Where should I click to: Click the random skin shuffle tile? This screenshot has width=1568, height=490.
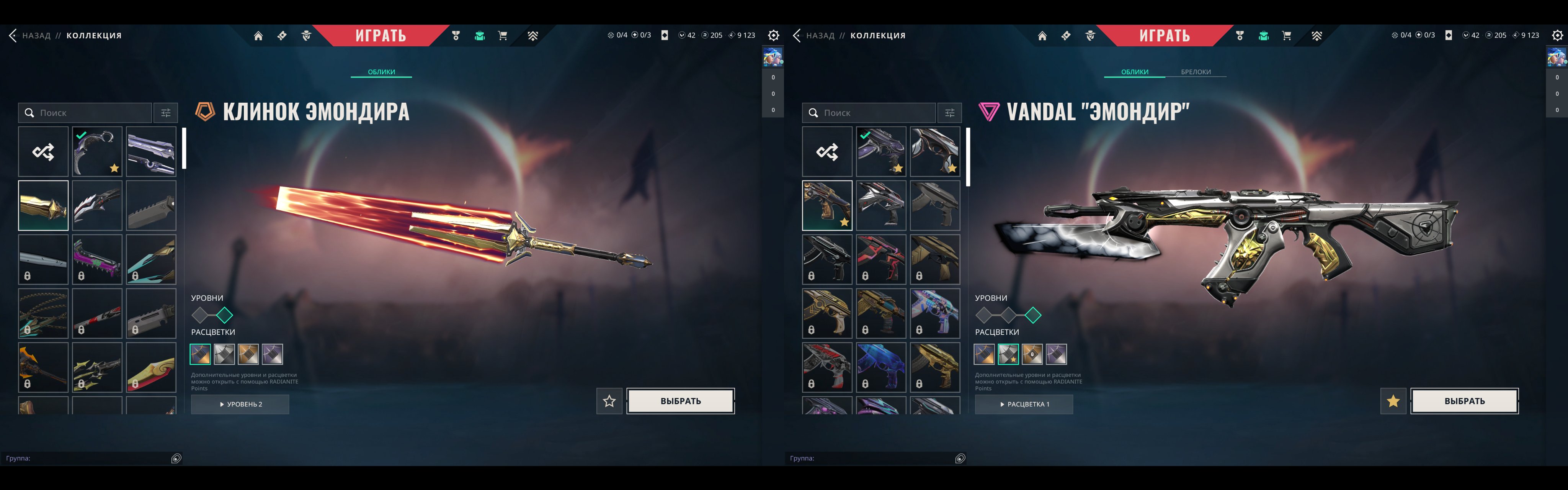click(x=43, y=151)
